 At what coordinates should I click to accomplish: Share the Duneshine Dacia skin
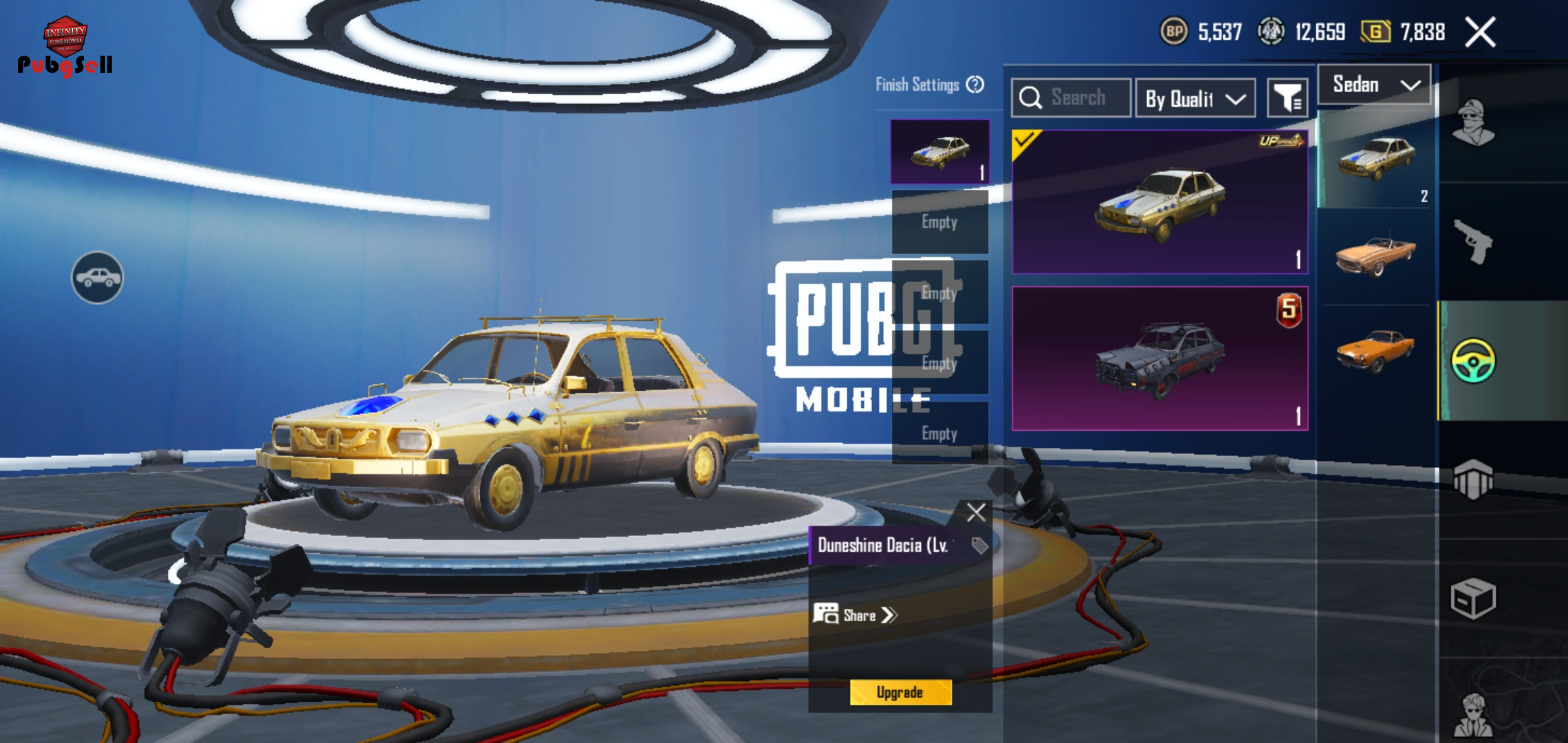pos(856,615)
